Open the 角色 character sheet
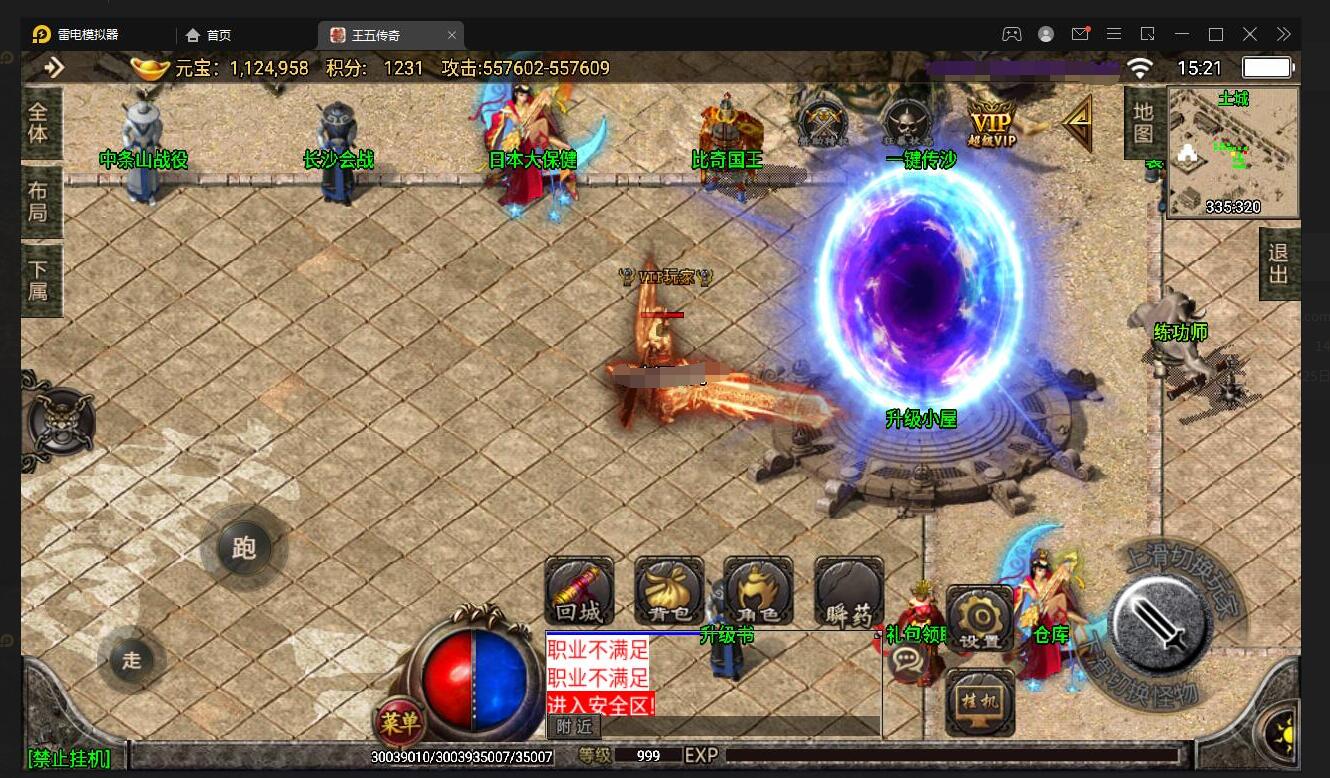Screen dimensions: 1330x778 (x=758, y=591)
